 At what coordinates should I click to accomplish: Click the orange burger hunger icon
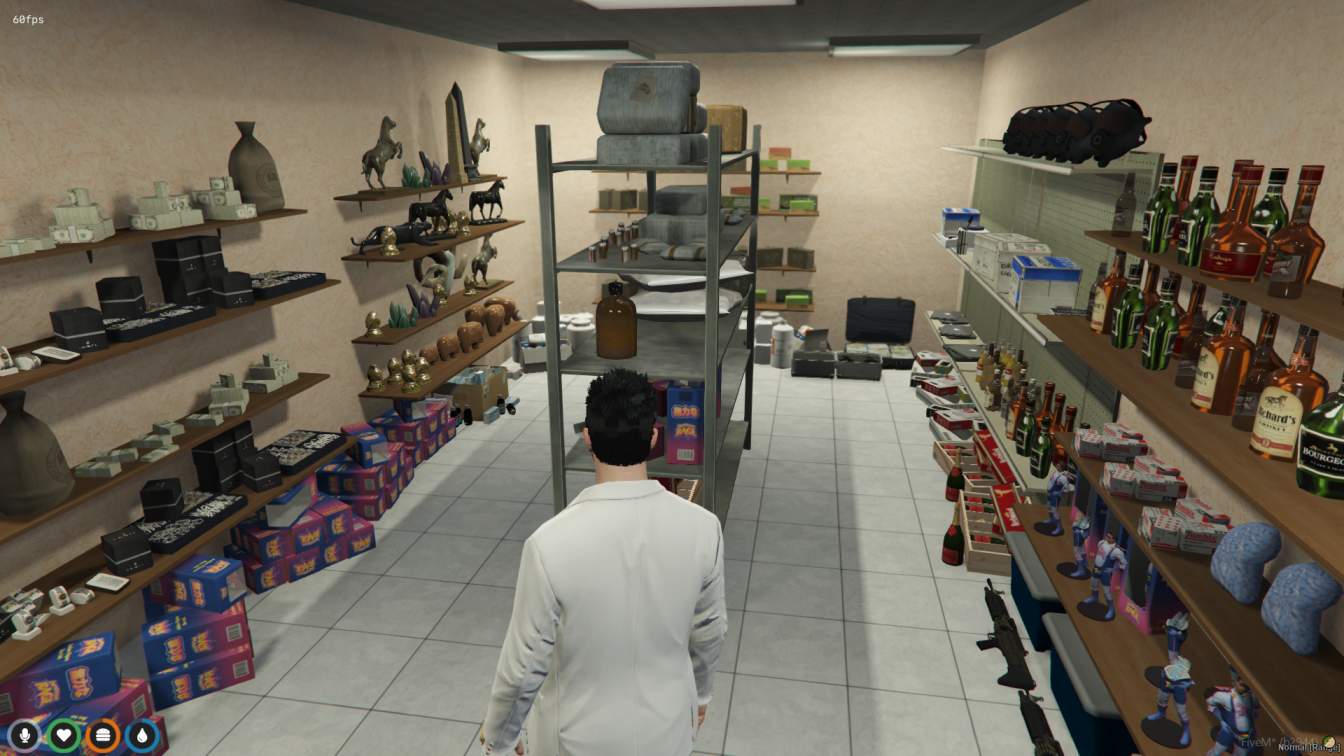[103, 737]
